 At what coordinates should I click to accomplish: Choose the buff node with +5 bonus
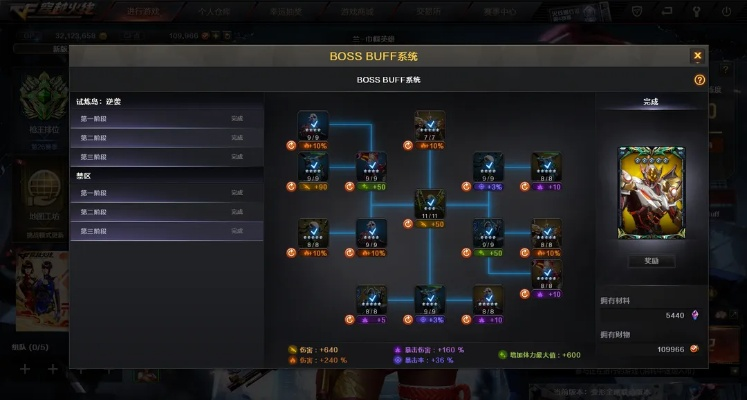372,298
